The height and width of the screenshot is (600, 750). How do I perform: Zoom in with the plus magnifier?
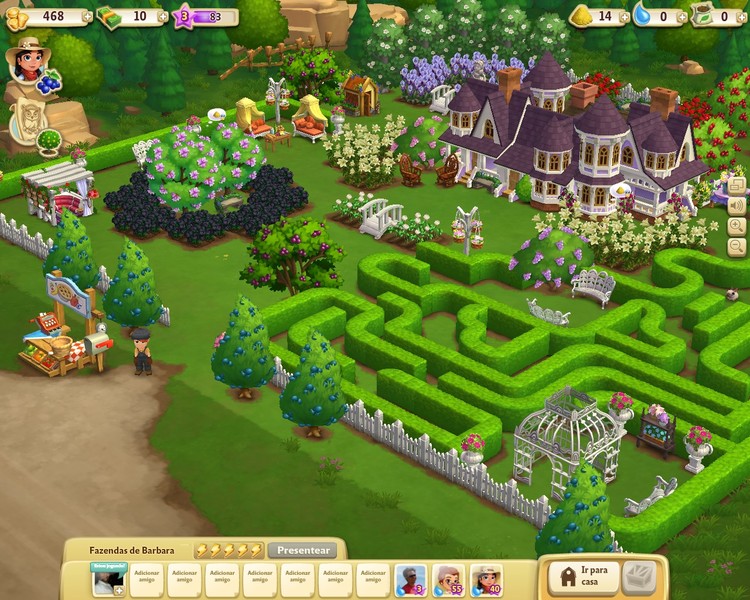point(737,226)
